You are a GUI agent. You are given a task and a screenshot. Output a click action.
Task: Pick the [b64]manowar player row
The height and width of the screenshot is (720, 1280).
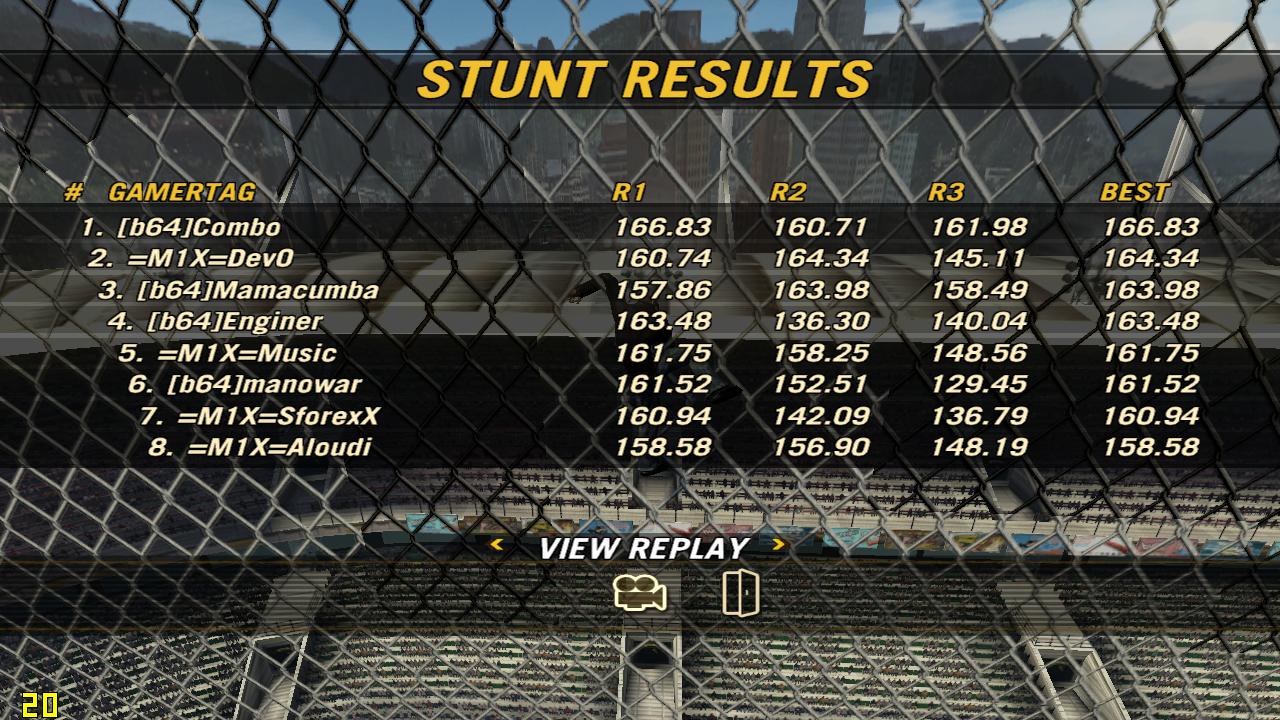click(264, 384)
